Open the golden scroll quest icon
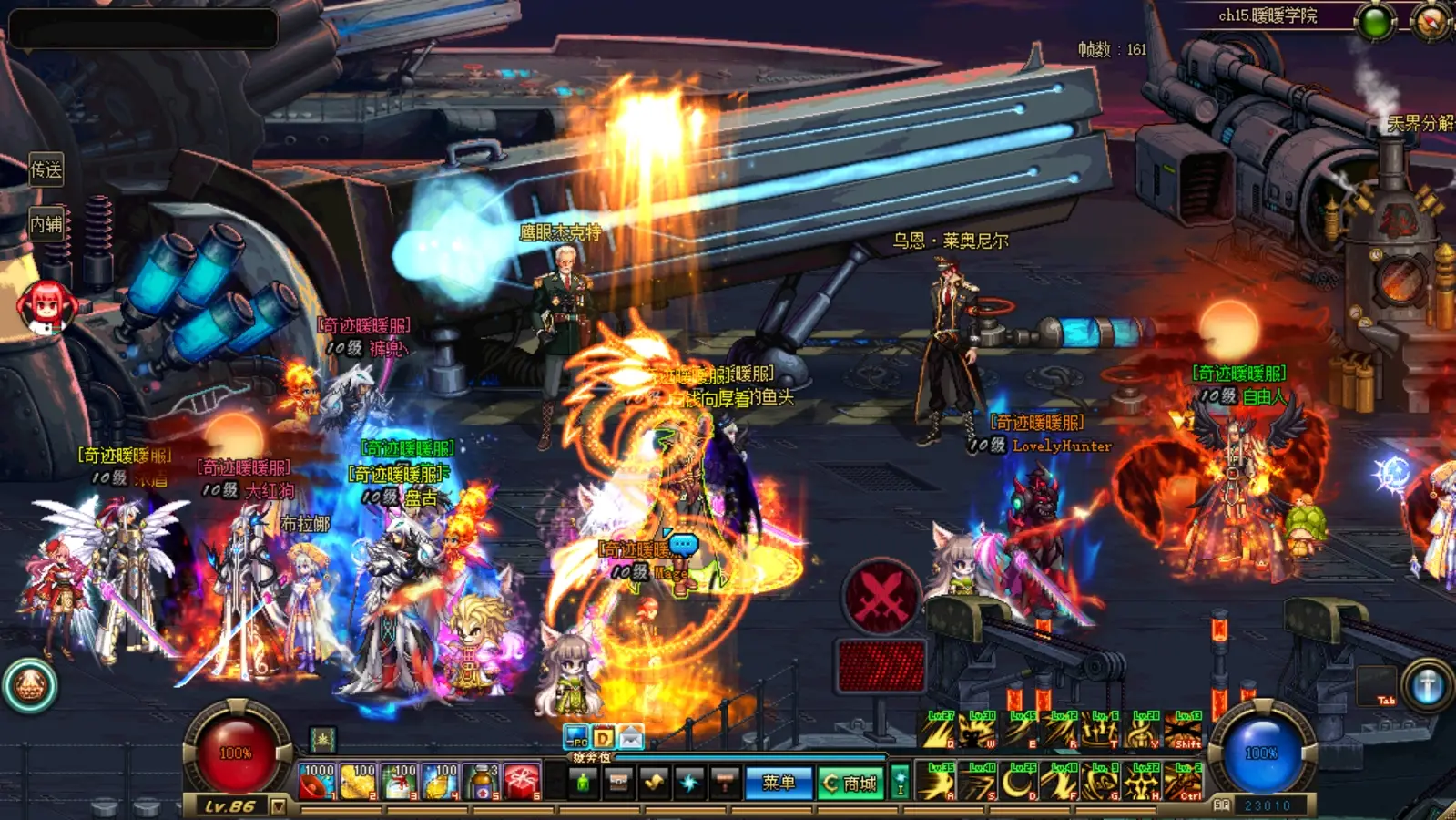Screen dimensions: 1456x820 [x=654, y=783]
